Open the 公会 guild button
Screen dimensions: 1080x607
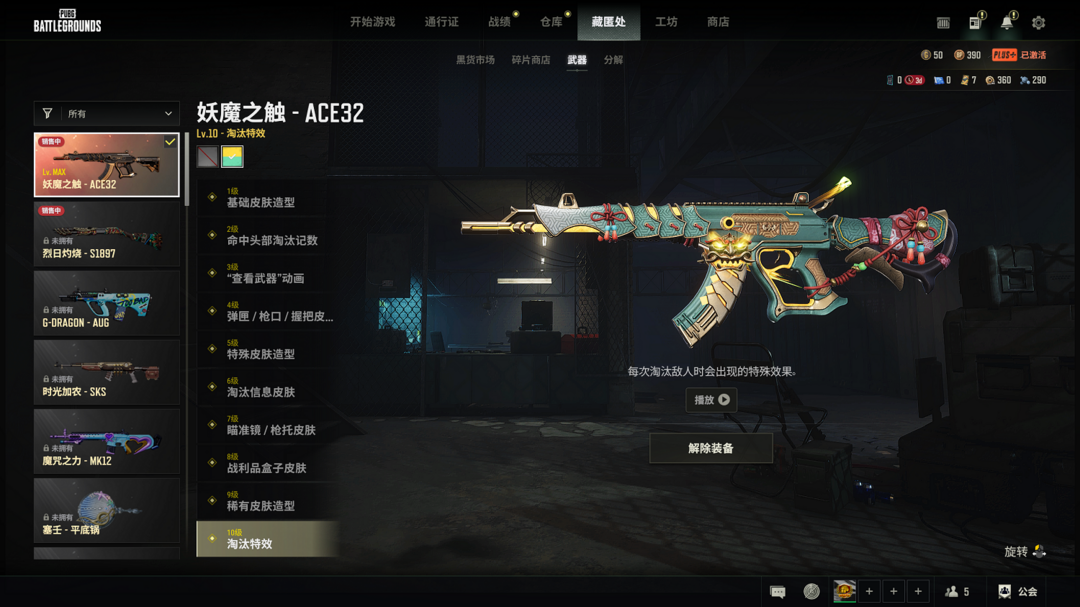click(x=1018, y=592)
